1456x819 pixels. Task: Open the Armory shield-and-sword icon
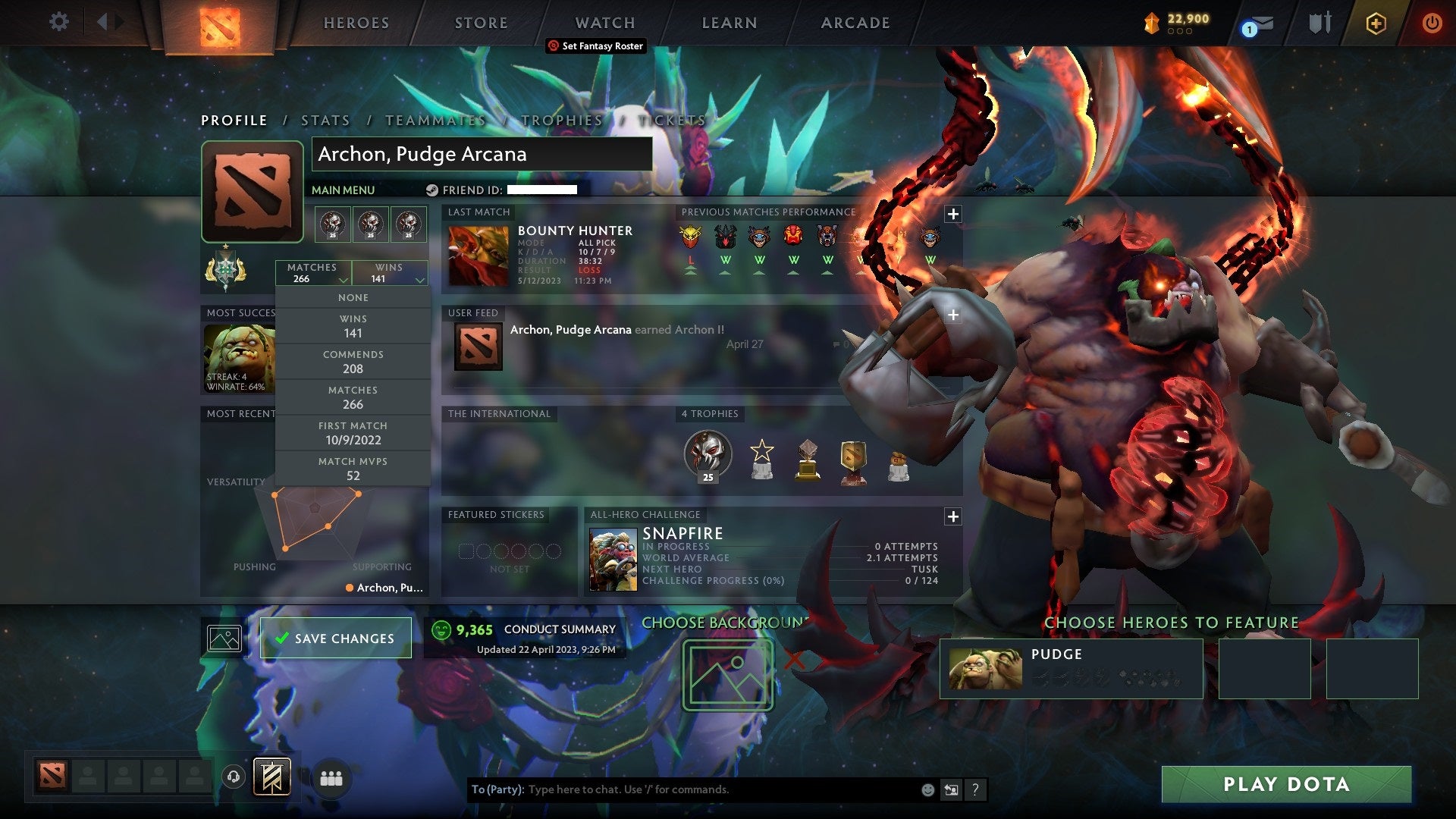[1319, 23]
